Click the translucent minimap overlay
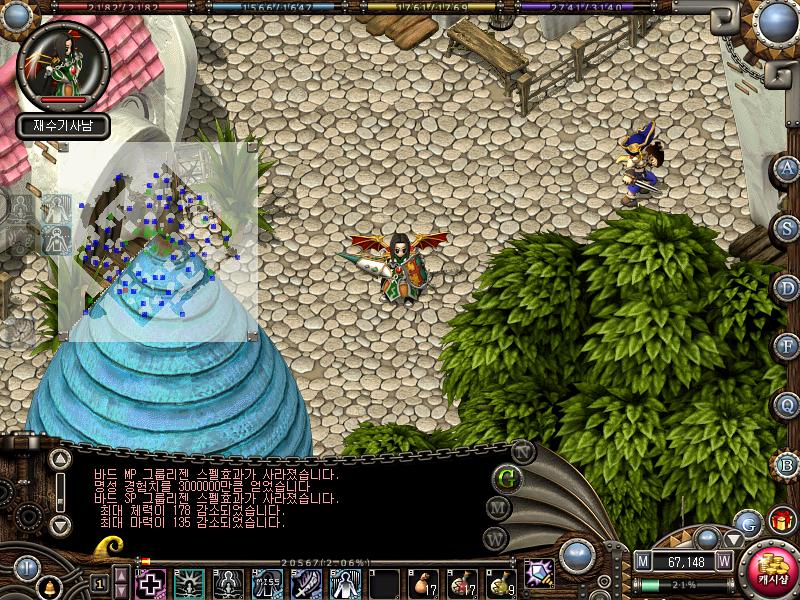Image resolution: width=800 pixels, height=600 pixels. tap(157, 242)
